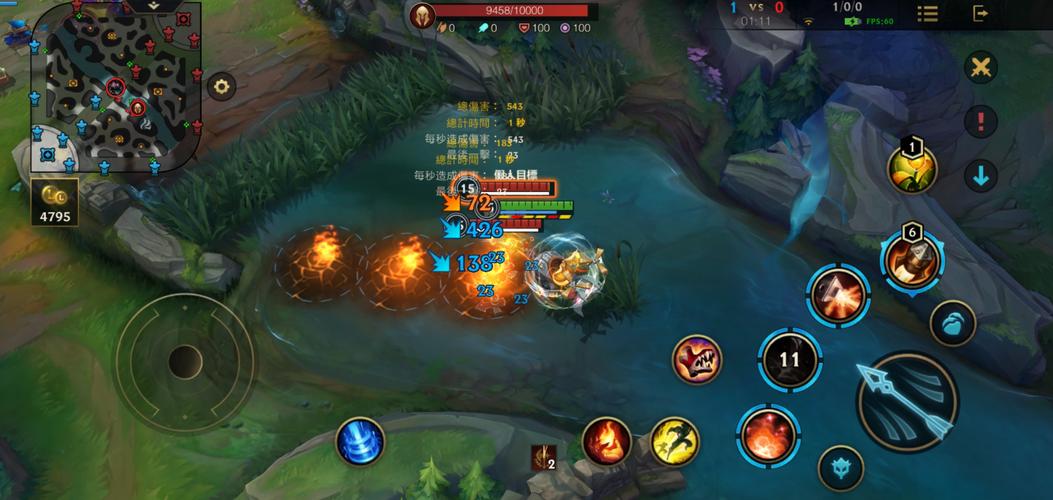The width and height of the screenshot is (1053, 500).
Task: Touch the virtual movement joystick
Action: point(185,361)
